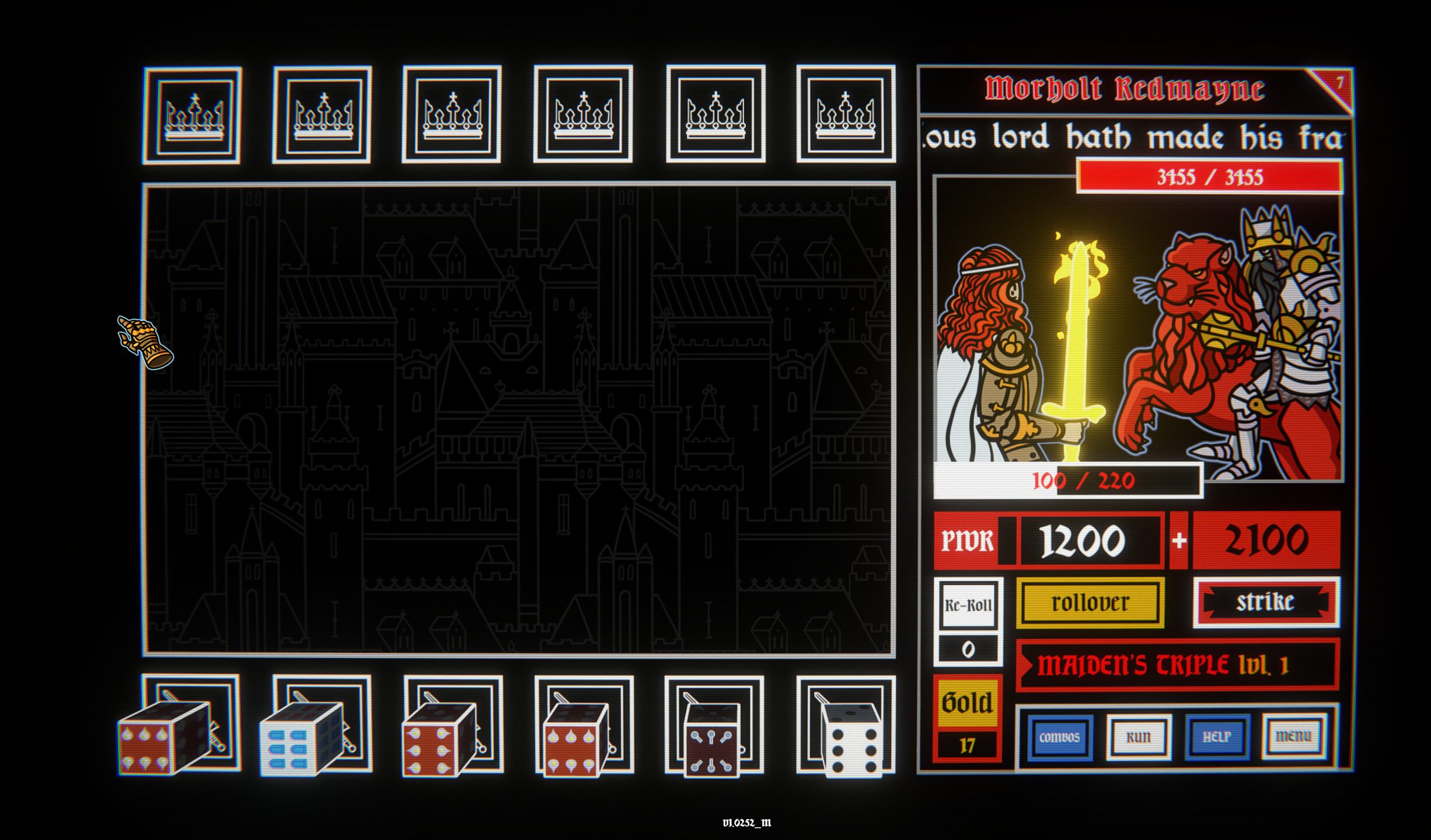Attack with the strike button

pyautogui.click(x=1266, y=602)
